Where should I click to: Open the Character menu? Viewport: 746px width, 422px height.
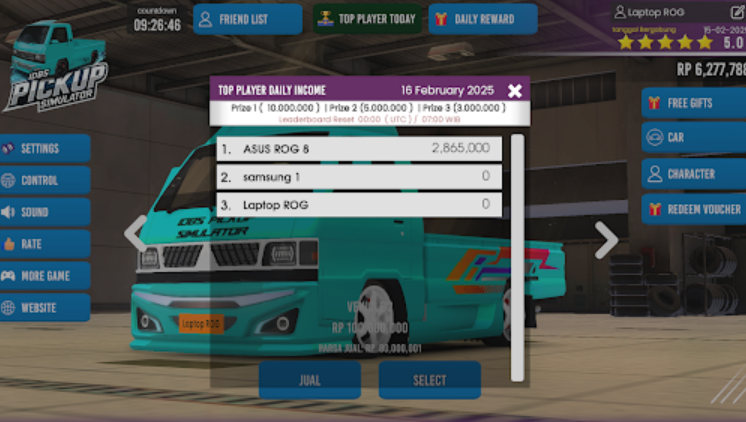[694, 173]
